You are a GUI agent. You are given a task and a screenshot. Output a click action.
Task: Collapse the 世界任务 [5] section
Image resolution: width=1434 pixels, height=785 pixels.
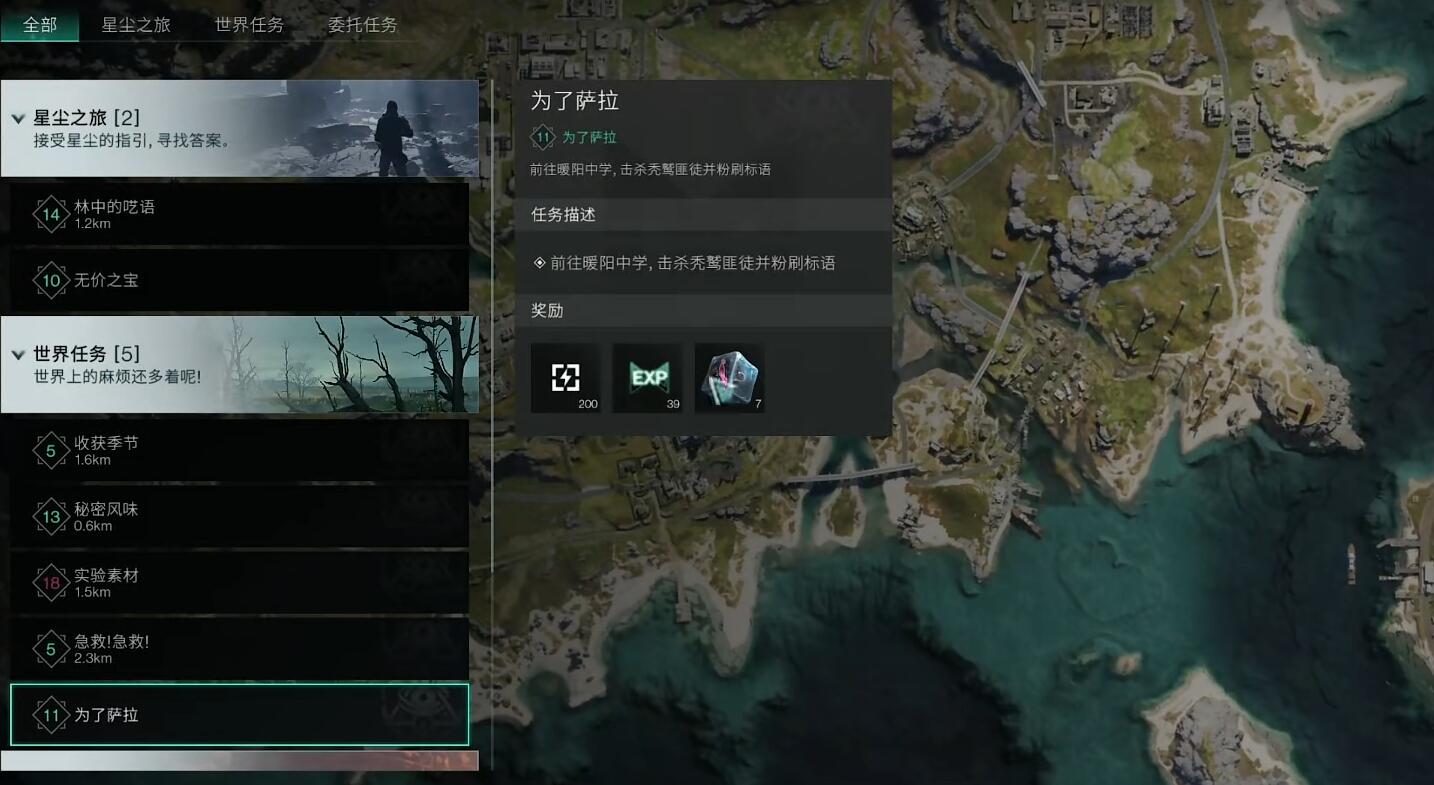point(18,354)
